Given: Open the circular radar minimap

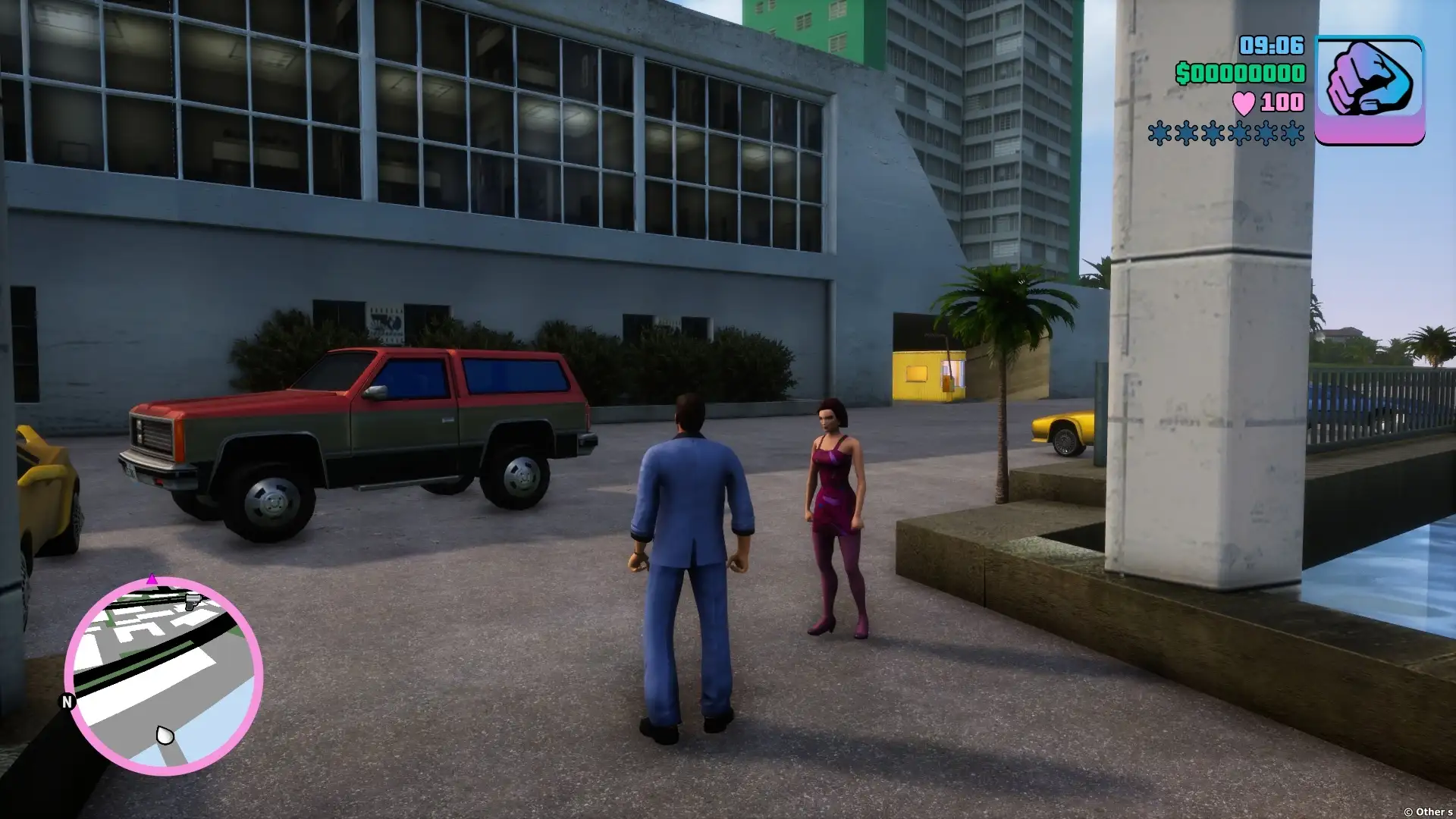Looking at the screenshot, I should coord(164,676).
